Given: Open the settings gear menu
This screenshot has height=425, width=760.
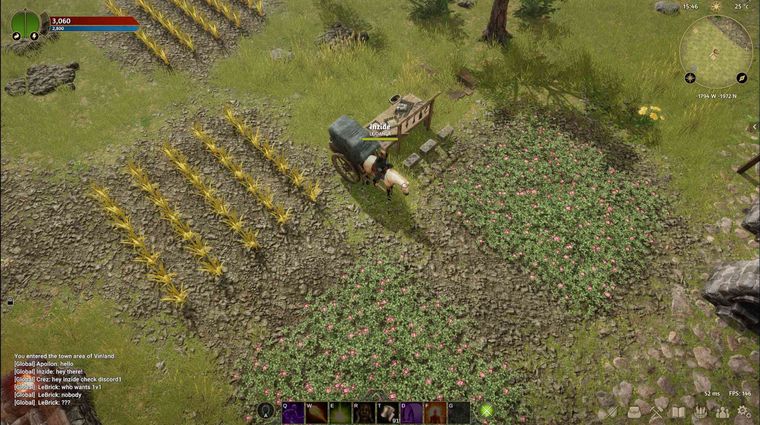Looking at the screenshot, I should (744, 412).
